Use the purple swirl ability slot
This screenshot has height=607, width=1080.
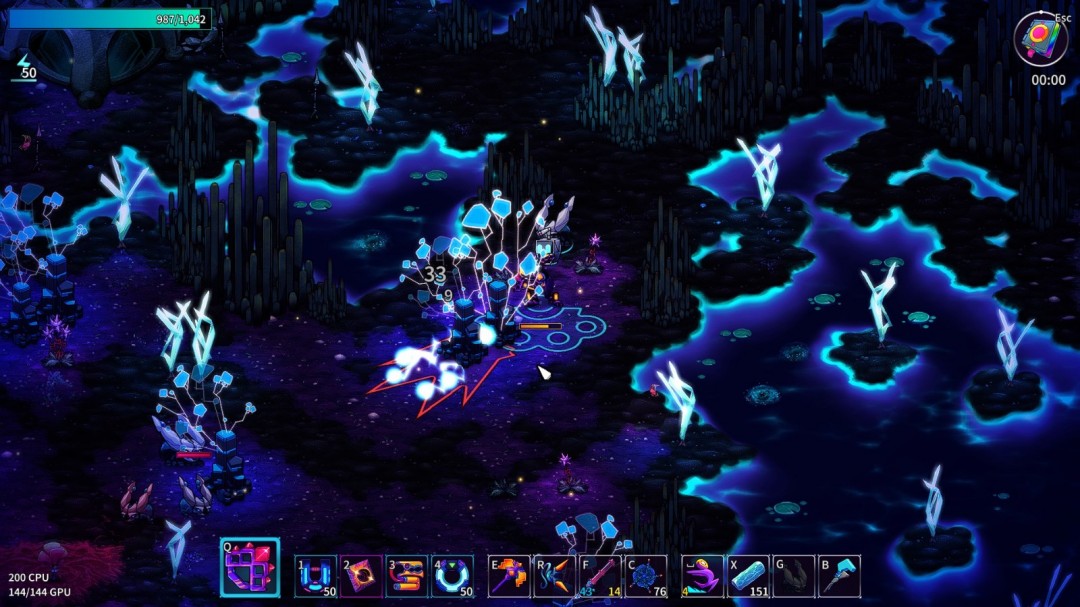702,577
